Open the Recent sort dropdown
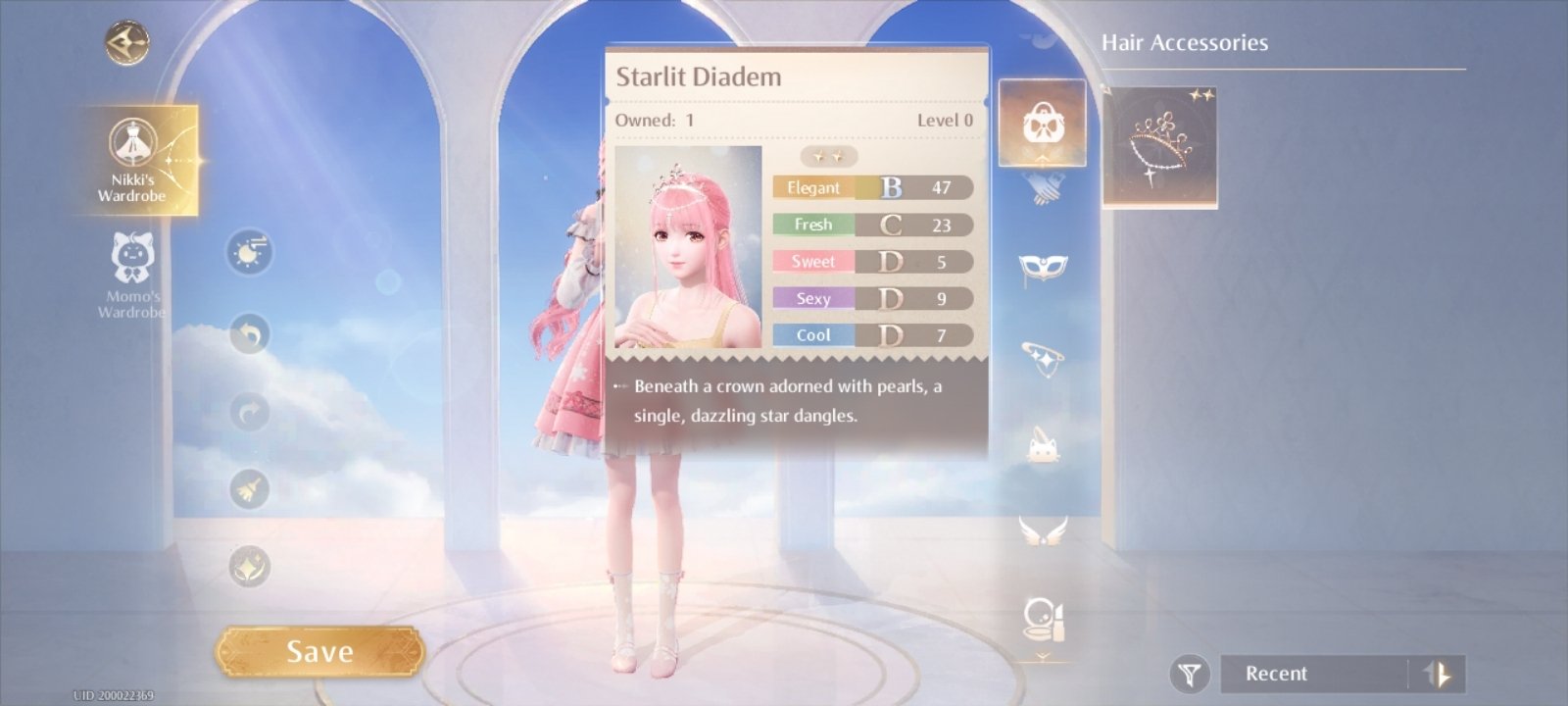1568x706 pixels. pos(1313,675)
